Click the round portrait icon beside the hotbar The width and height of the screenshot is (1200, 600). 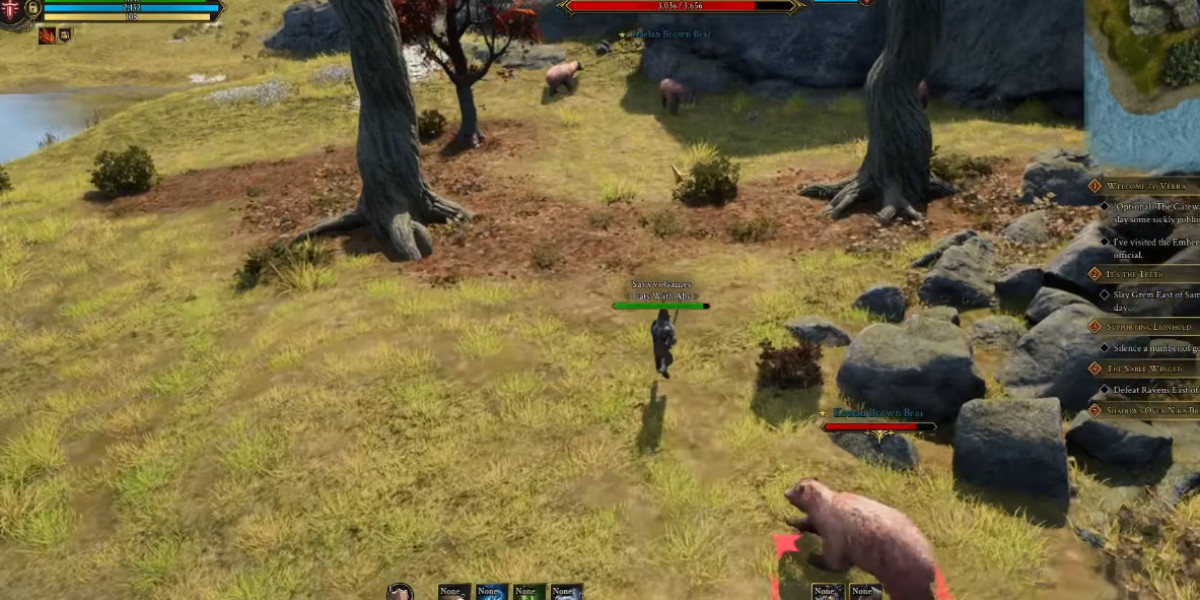tap(401, 592)
